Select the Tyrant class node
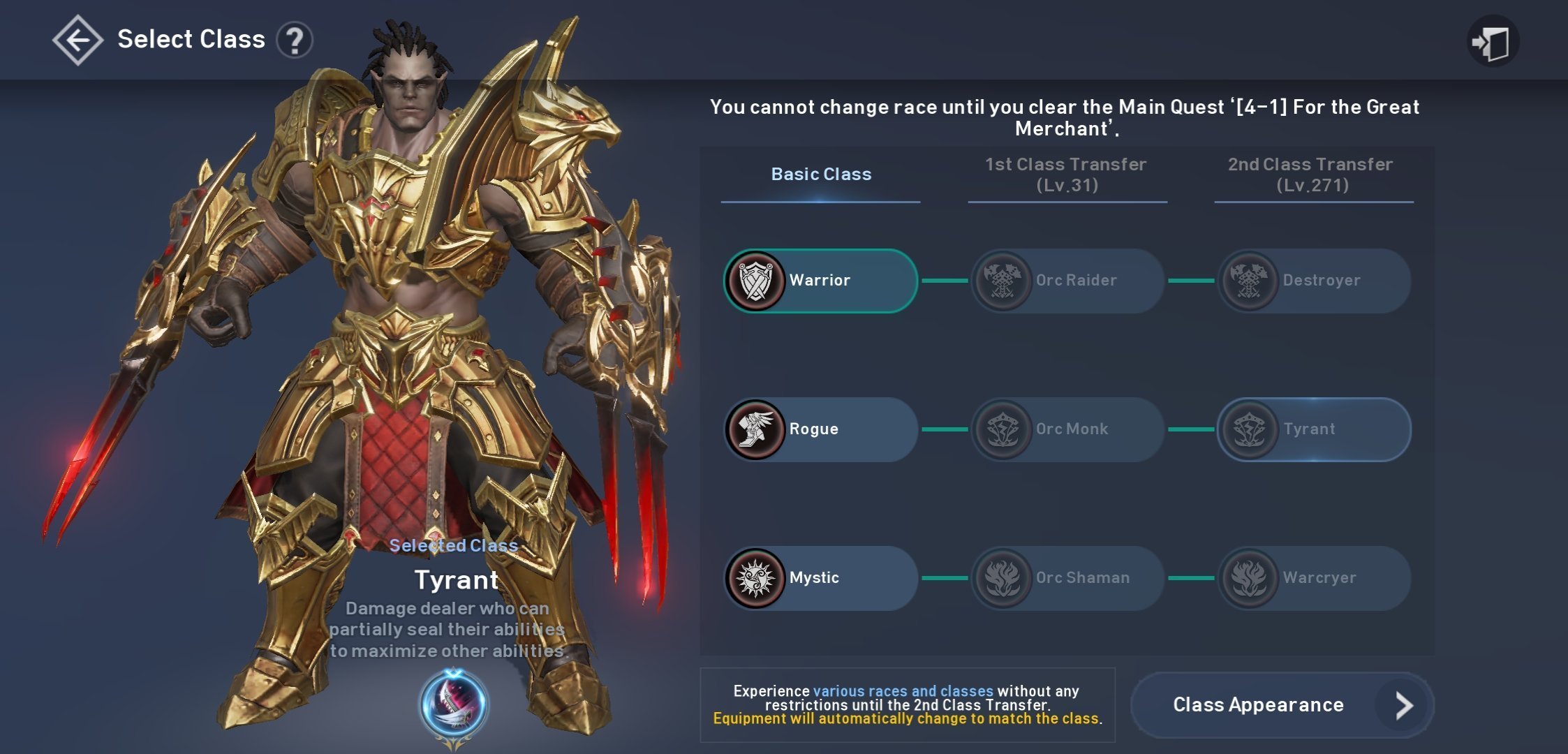 [1314, 429]
